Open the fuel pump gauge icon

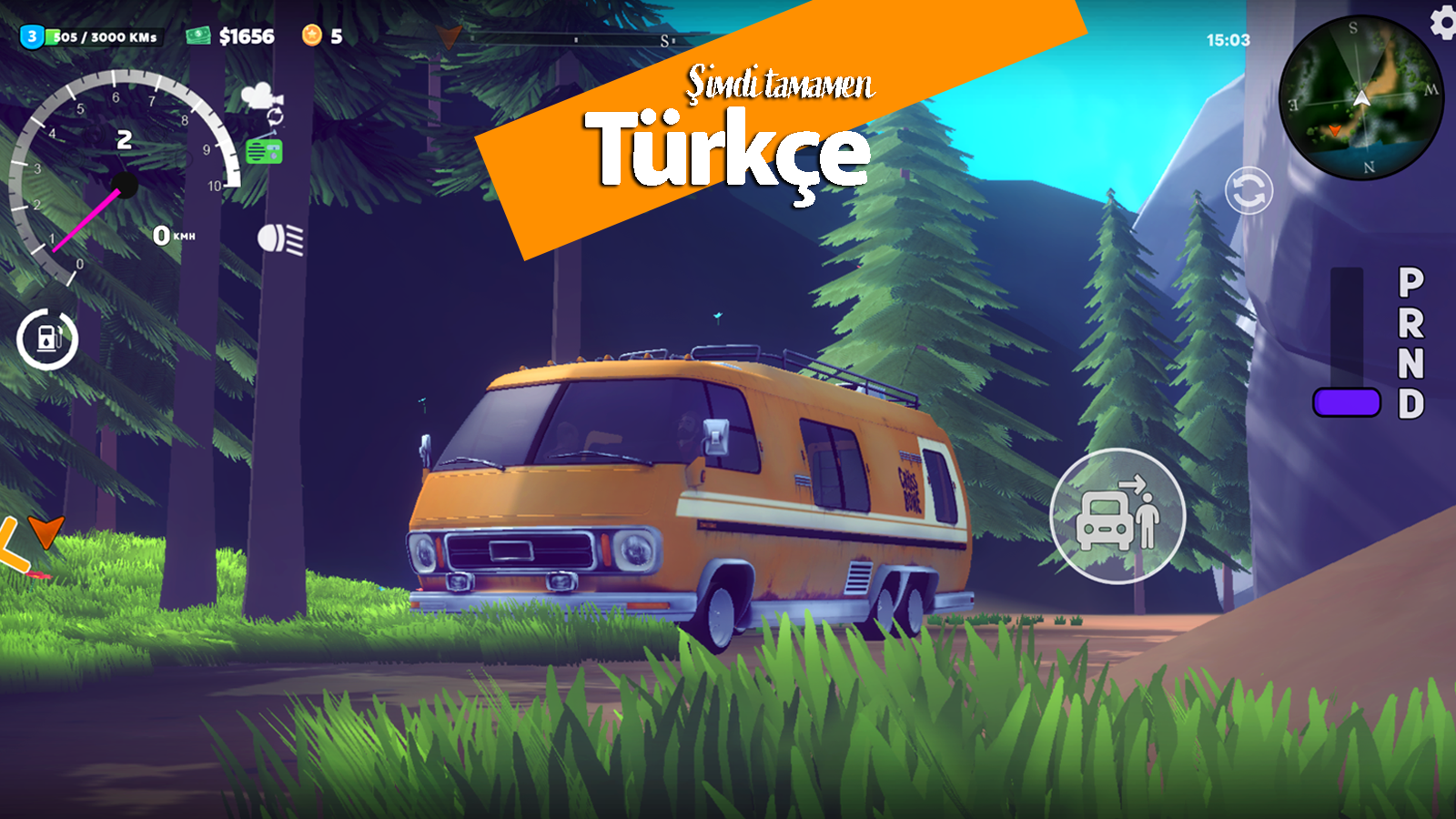(46, 337)
